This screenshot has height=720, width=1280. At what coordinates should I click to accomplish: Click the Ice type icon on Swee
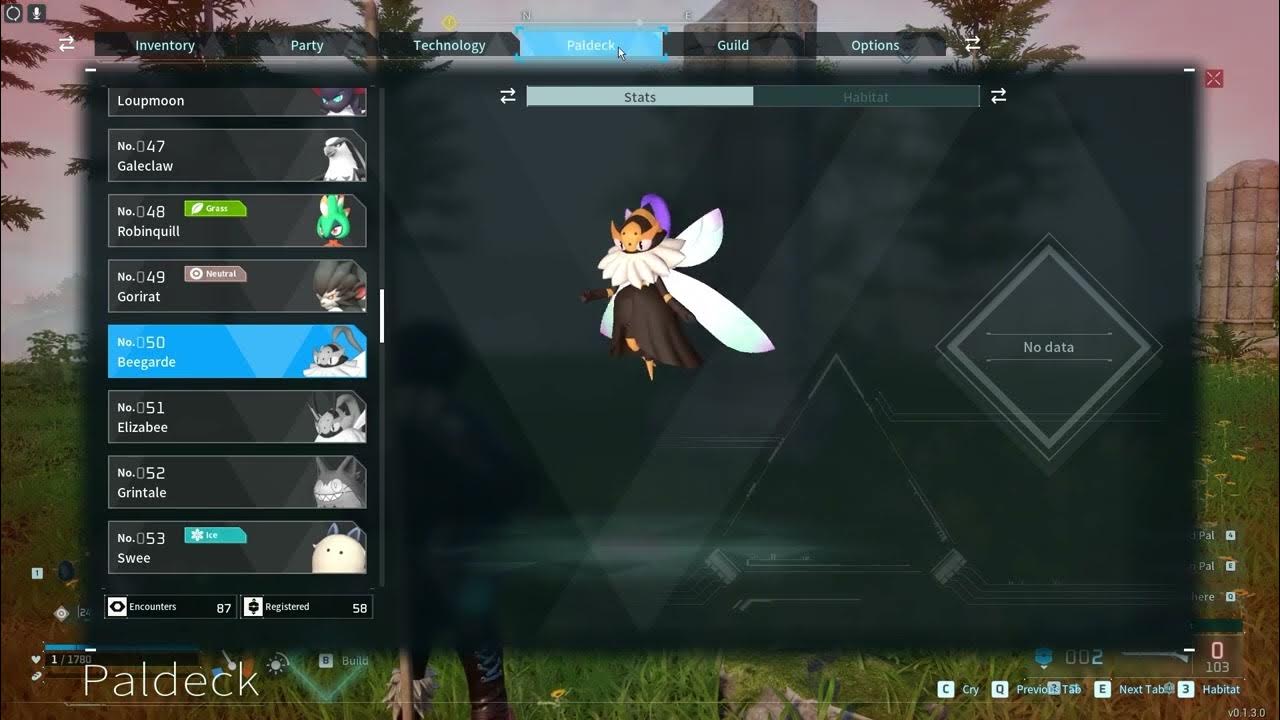(216, 535)
